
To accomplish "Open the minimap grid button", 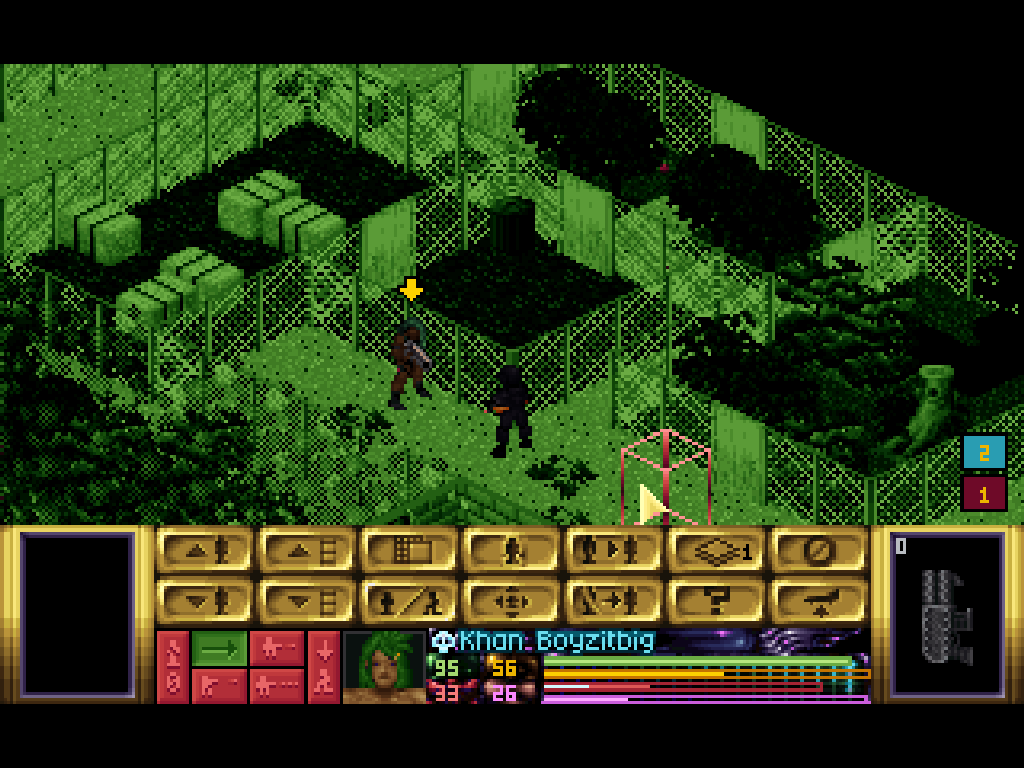I will click(410, 551).
